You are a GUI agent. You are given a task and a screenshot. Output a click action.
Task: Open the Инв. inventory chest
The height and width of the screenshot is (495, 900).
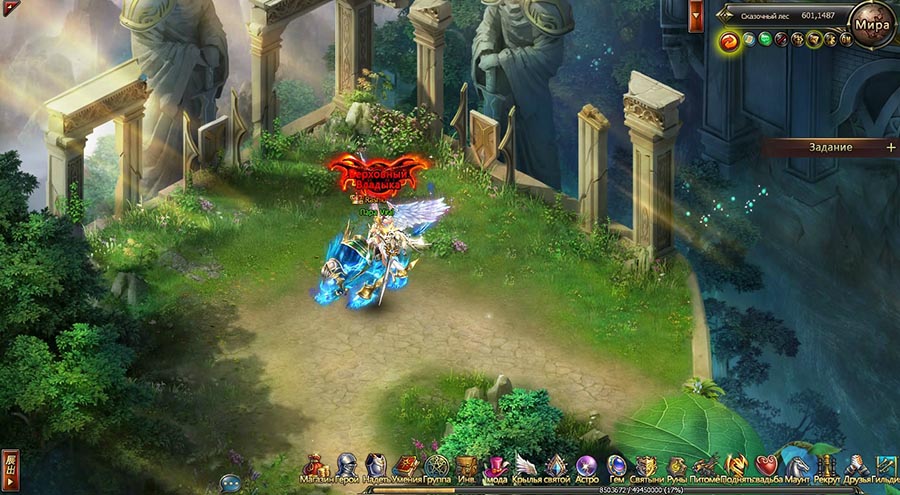click(x=466, y=466)
